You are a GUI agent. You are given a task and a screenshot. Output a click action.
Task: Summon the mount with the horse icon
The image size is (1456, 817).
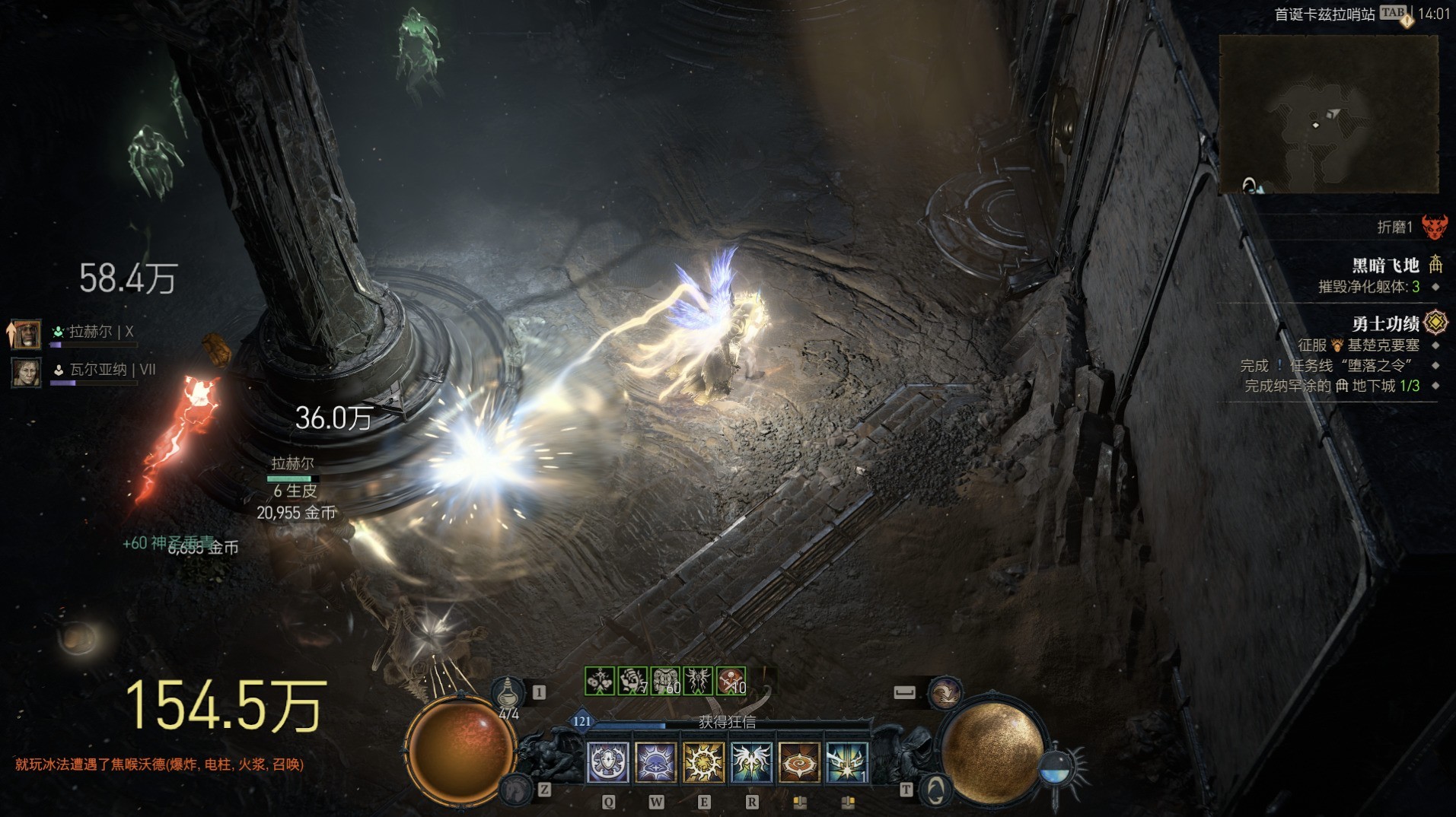click(x=518, y=790)
